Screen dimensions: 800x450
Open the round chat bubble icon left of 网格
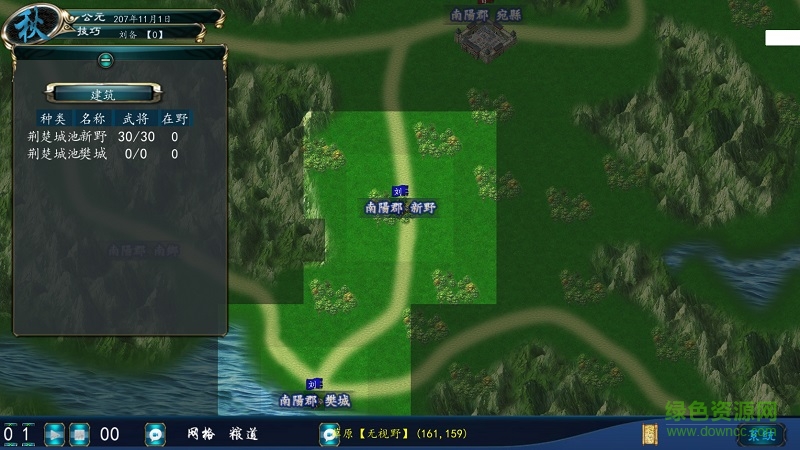(x=155, y=434)
